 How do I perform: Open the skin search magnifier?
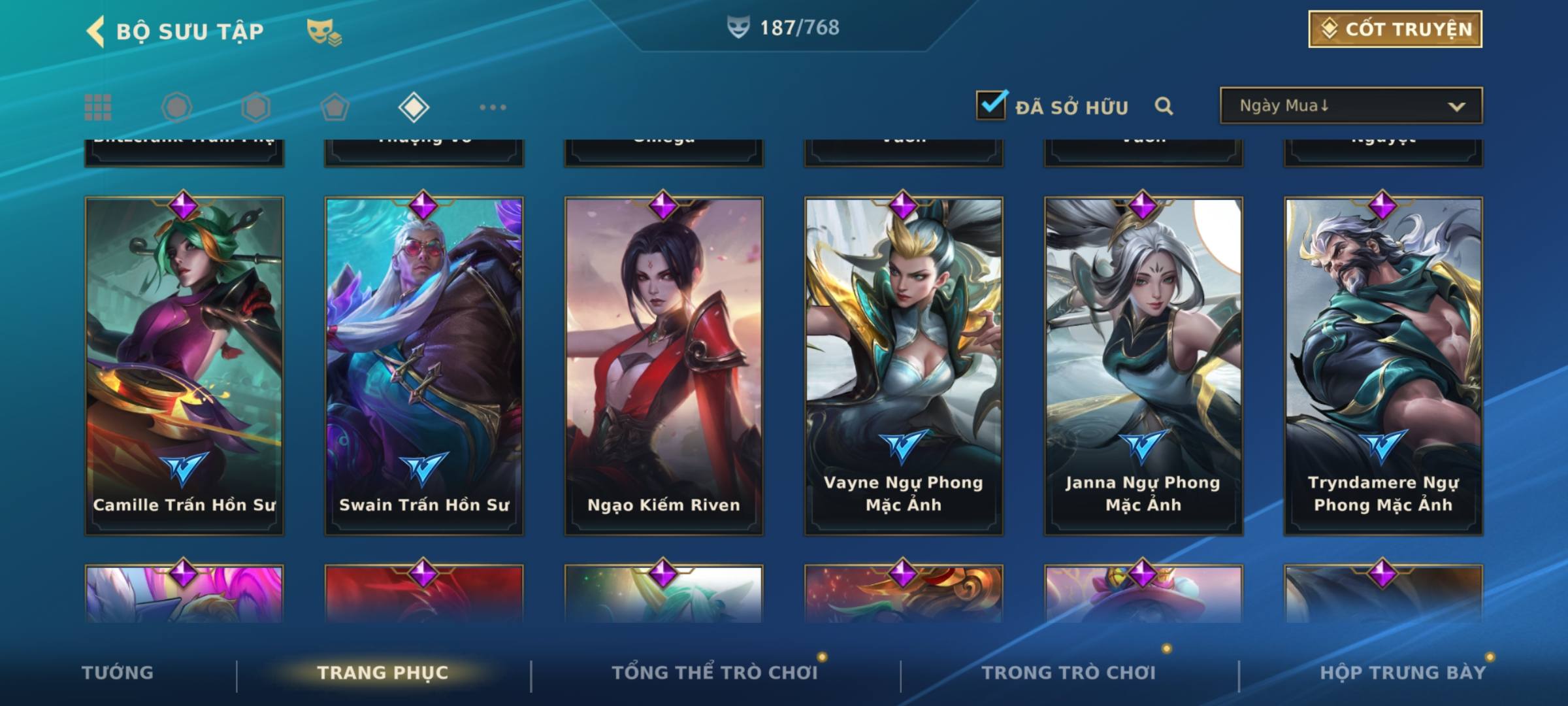(x=1164, y=106)
